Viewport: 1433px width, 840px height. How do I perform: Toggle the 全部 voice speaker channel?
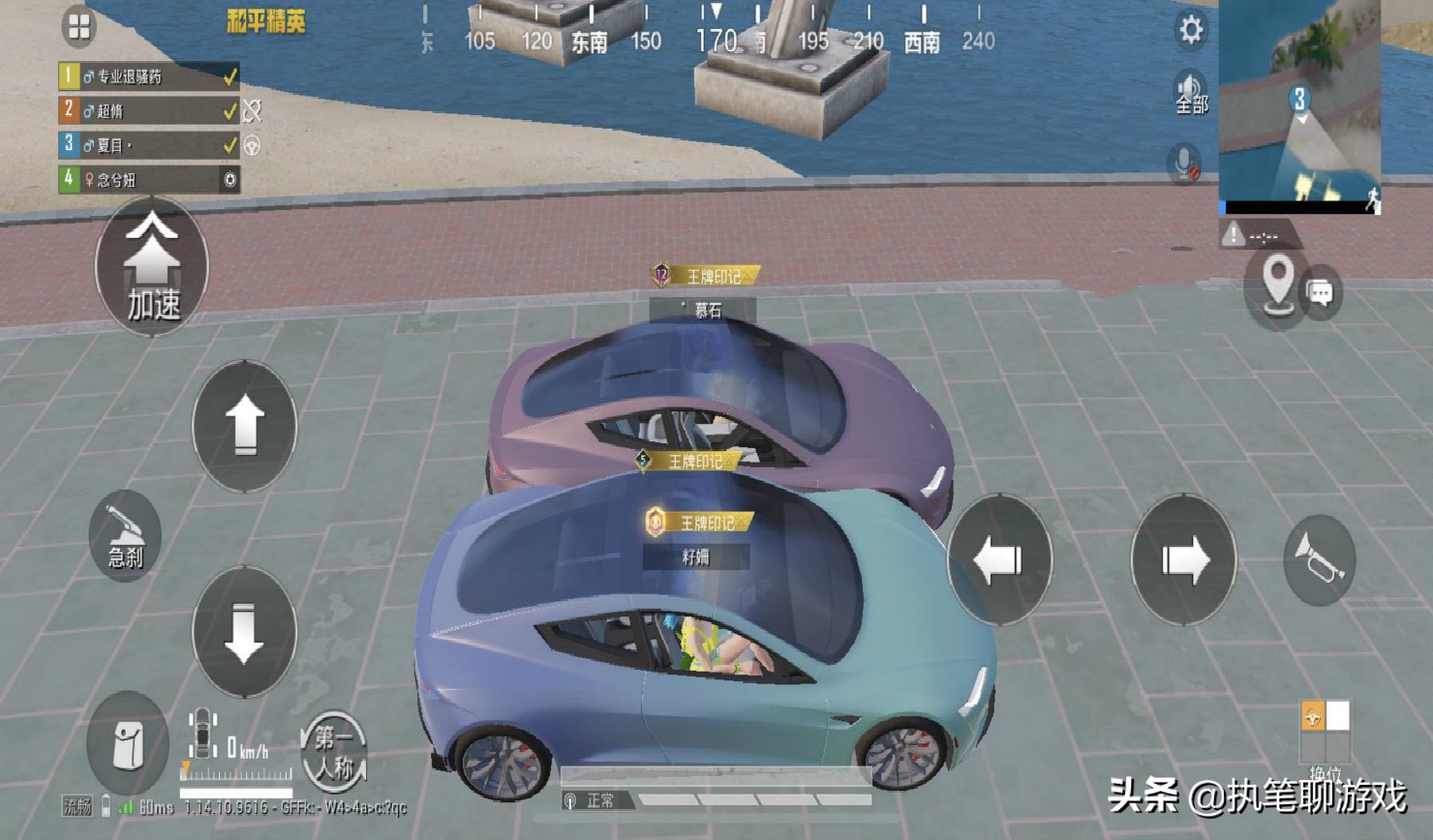tap(1190, 93)
